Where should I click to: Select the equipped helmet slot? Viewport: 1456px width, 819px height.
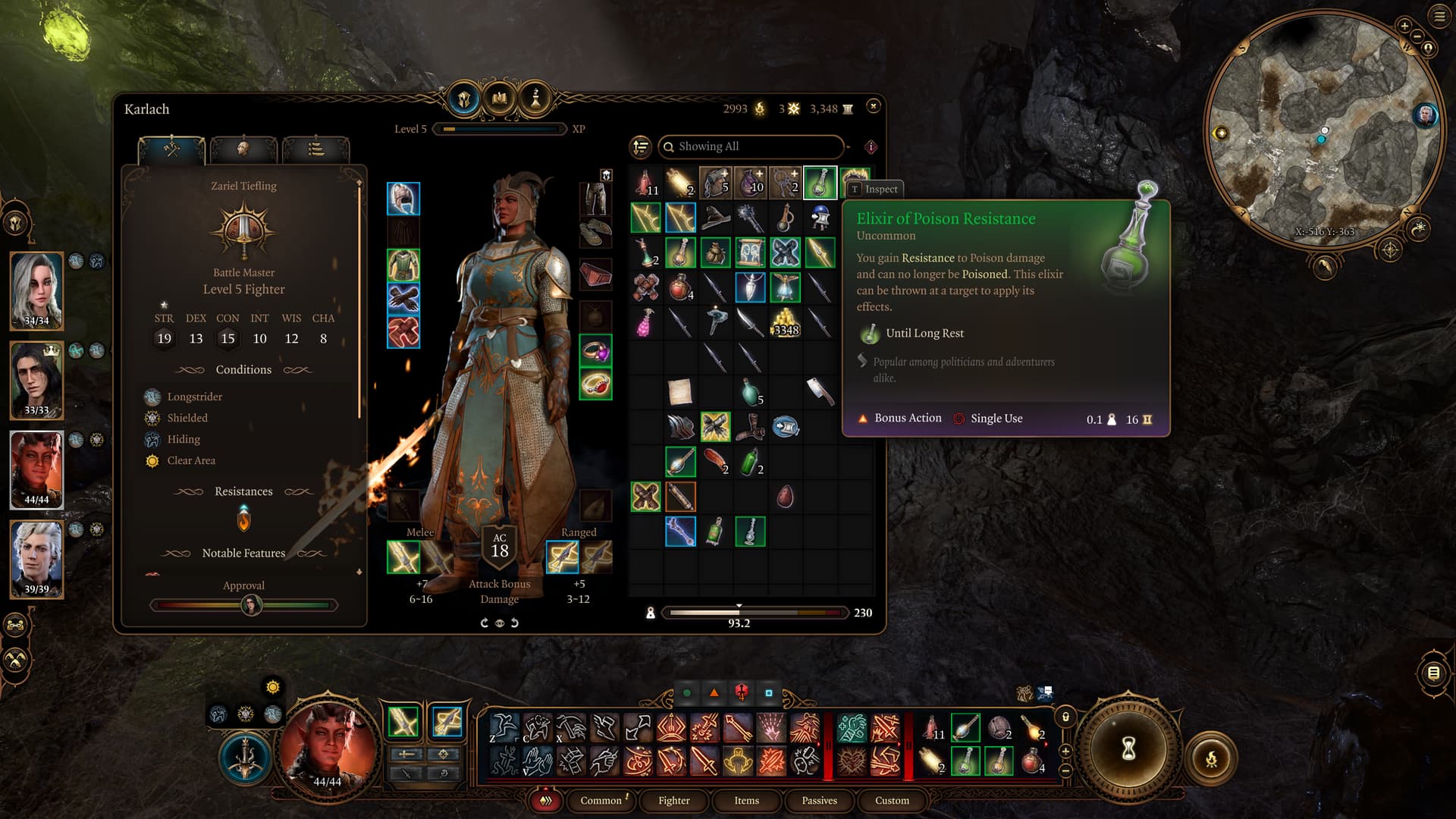pyautogui.click(x=403, y=199)
